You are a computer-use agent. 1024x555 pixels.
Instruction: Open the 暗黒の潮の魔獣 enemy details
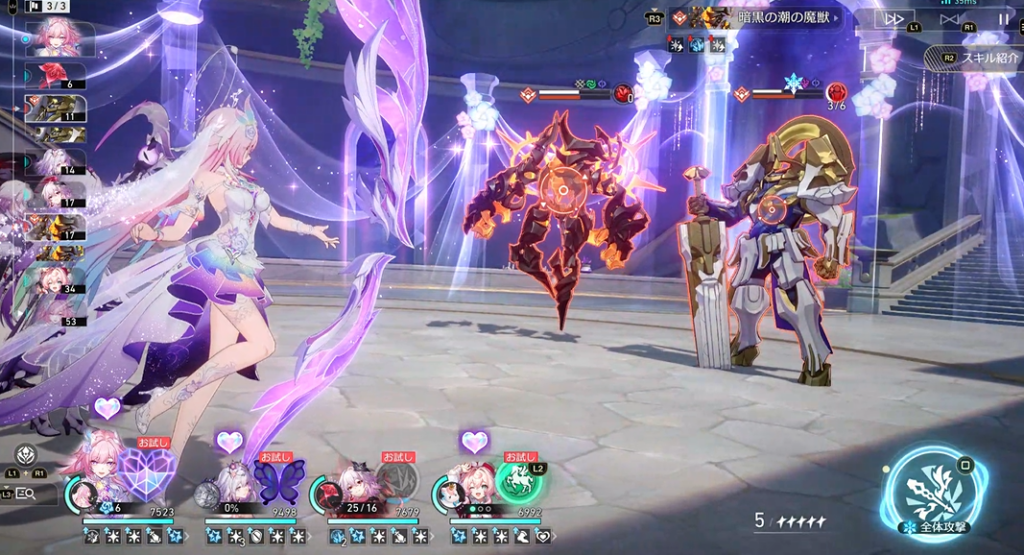(758, 17)
